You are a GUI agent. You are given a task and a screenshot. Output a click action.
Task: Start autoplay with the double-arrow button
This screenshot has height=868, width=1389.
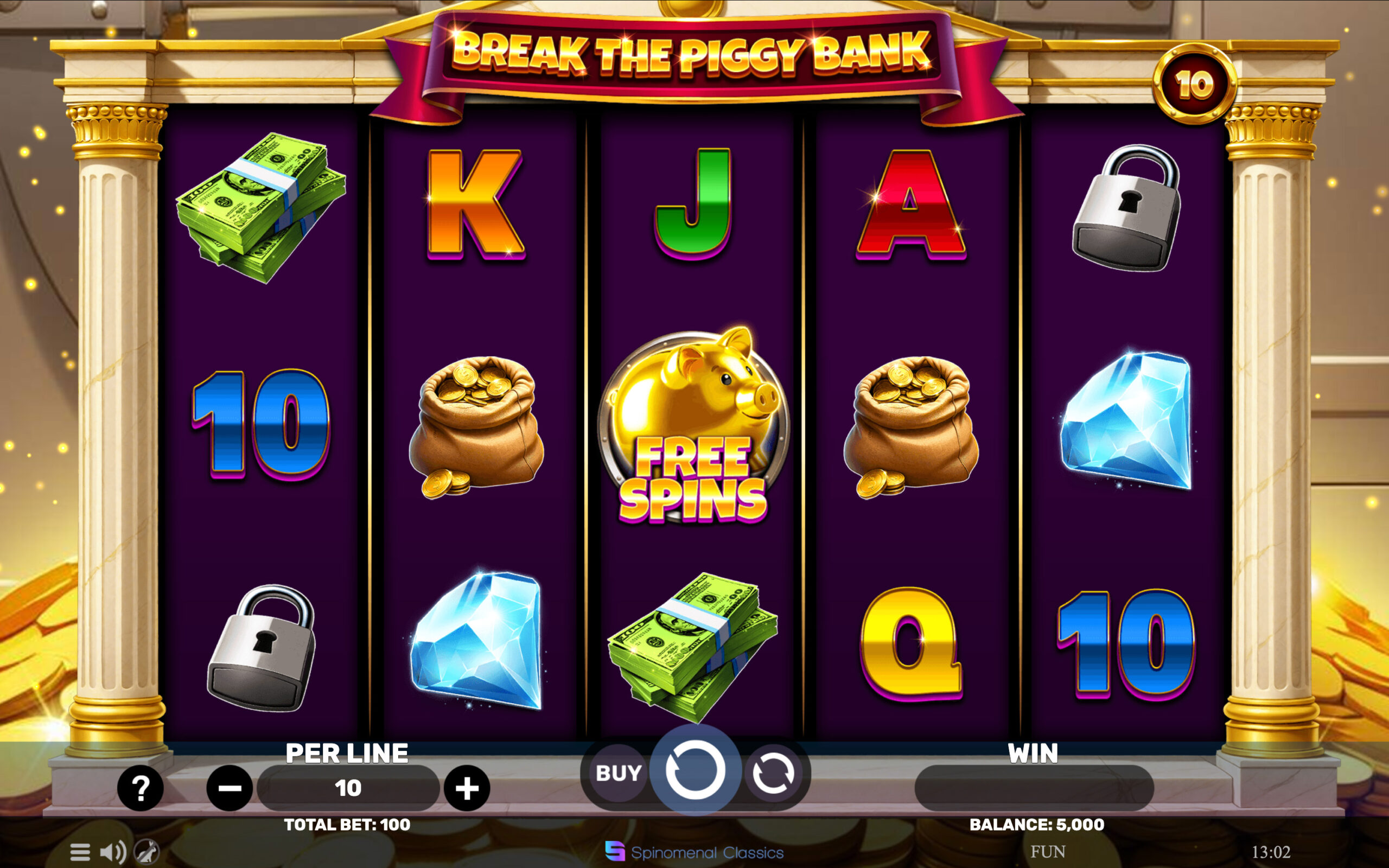coord(773,773)
